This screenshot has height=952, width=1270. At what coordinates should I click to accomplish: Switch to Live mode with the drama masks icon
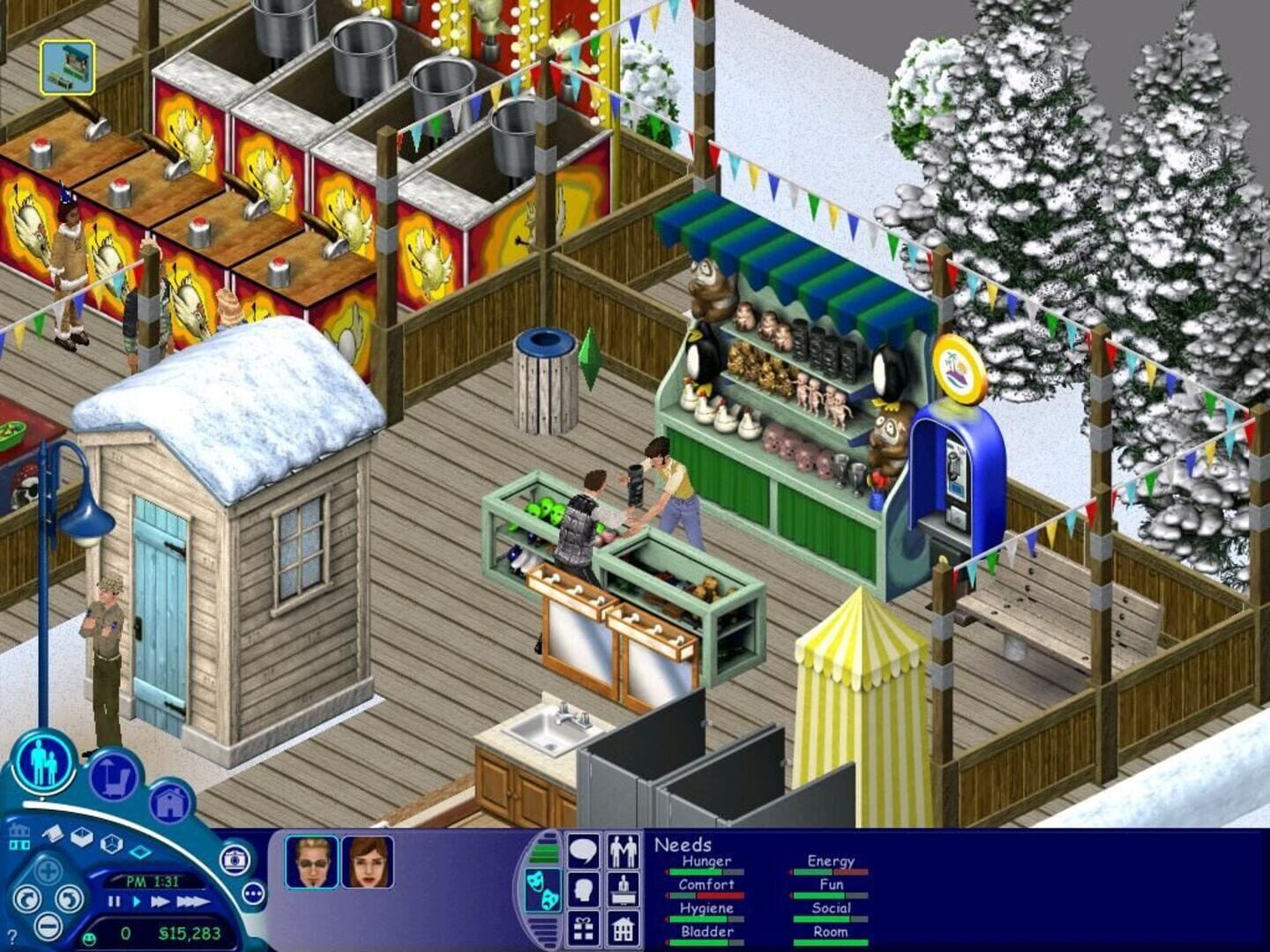point(543,890)
